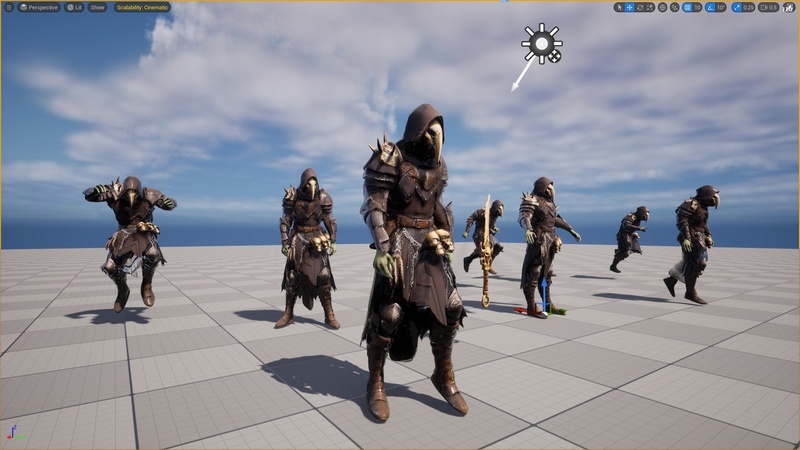
Task: Open the camera speed settings
Action: [768, 7]
